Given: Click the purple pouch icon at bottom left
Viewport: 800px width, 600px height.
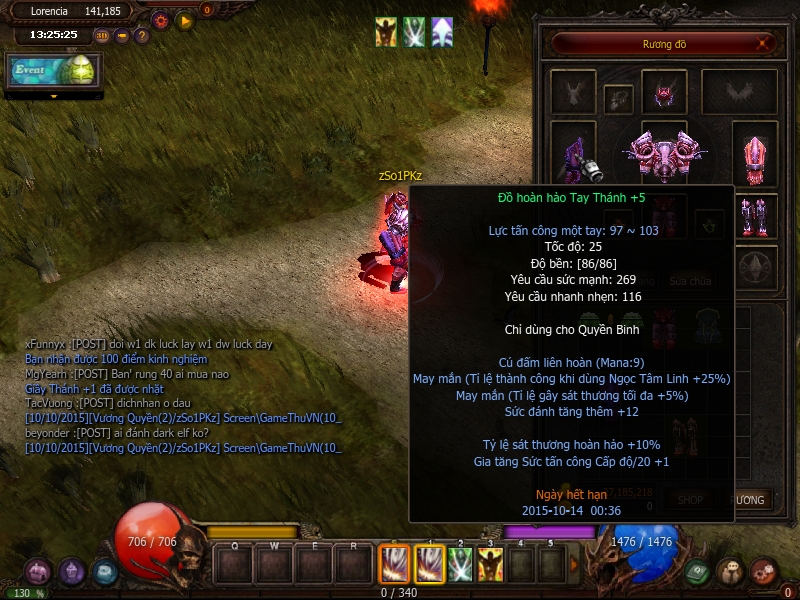Looking at the screenshot, I should tap(39, 572).
